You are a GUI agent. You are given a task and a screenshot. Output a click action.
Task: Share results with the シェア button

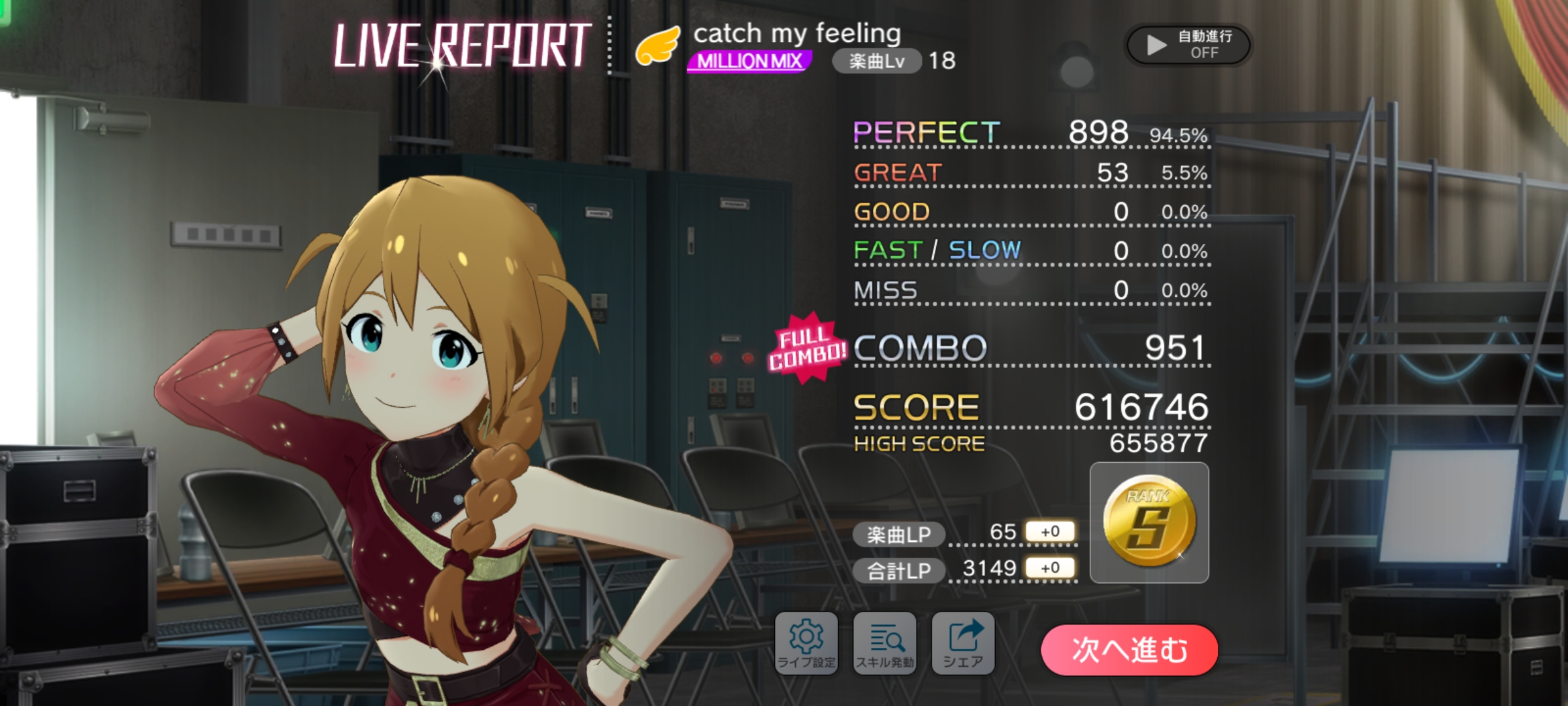[x=963, y=644]
